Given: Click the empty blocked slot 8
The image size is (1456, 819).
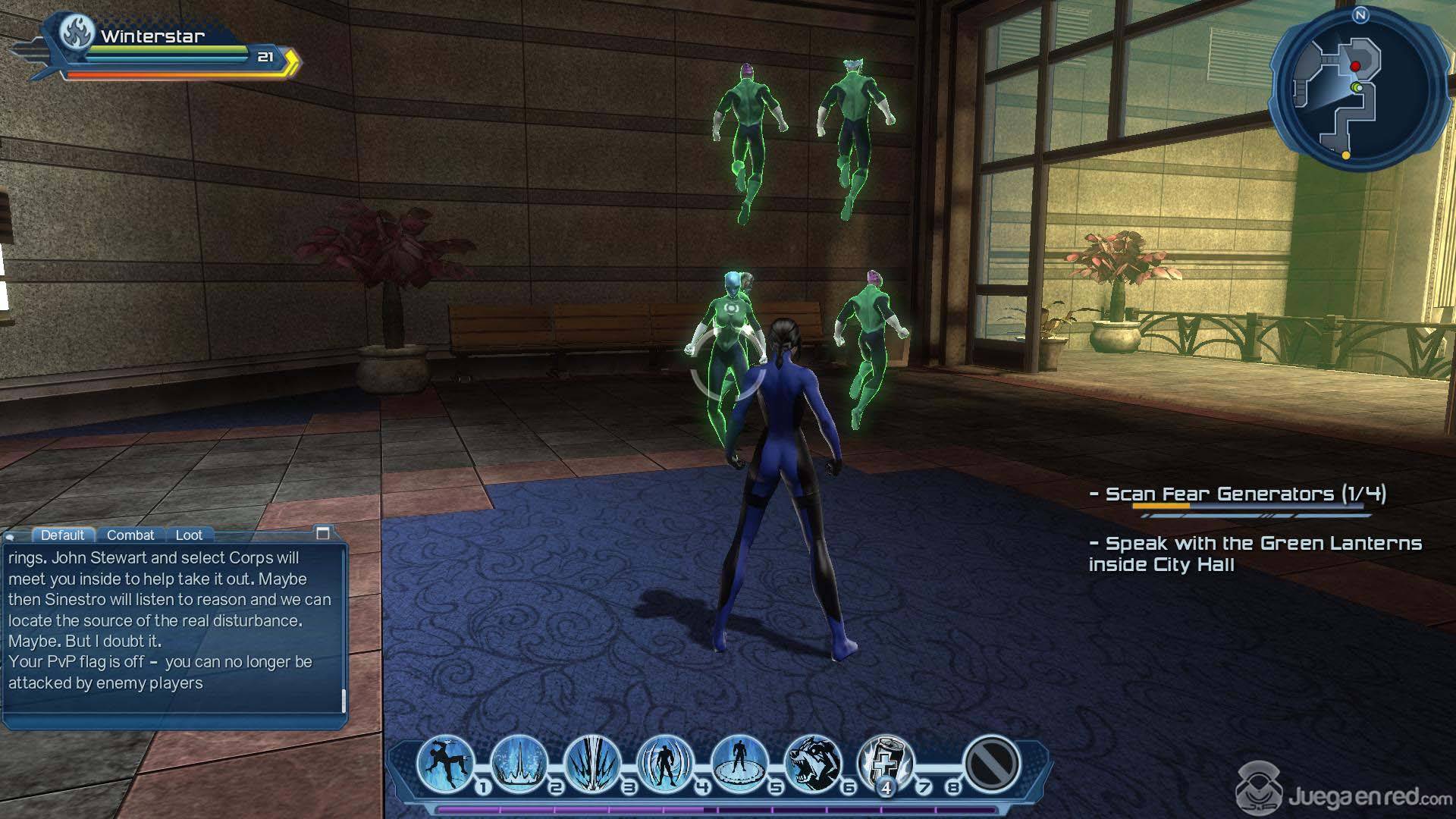Looking at the screenshot, I should coord(991,763).
